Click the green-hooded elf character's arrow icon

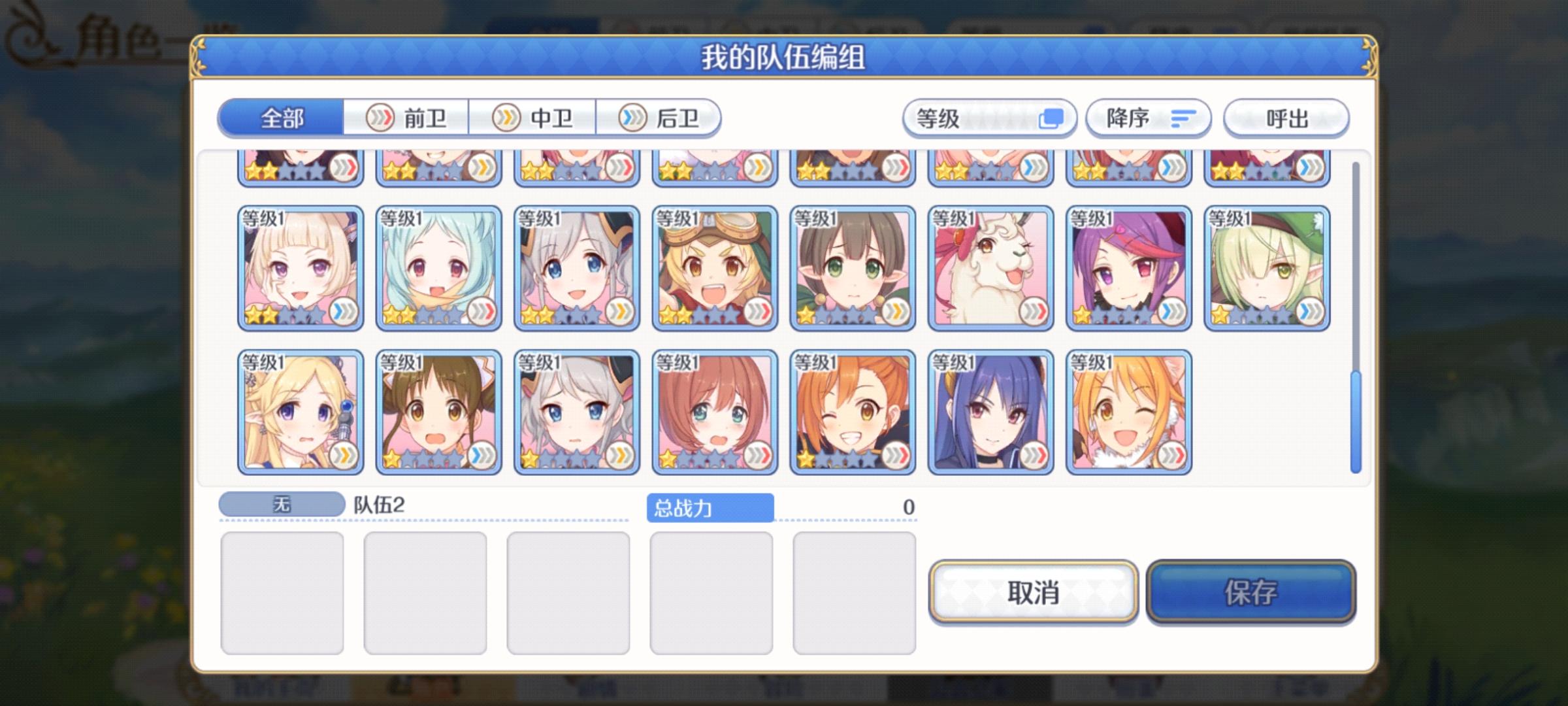click(x=1310, y=312)
